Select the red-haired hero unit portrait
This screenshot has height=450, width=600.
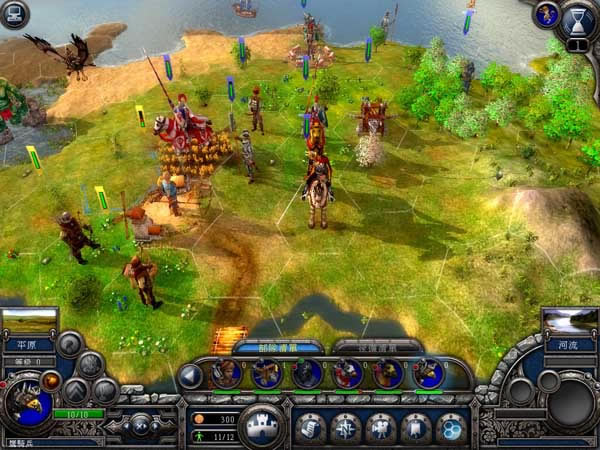click(x=227, y=374)
